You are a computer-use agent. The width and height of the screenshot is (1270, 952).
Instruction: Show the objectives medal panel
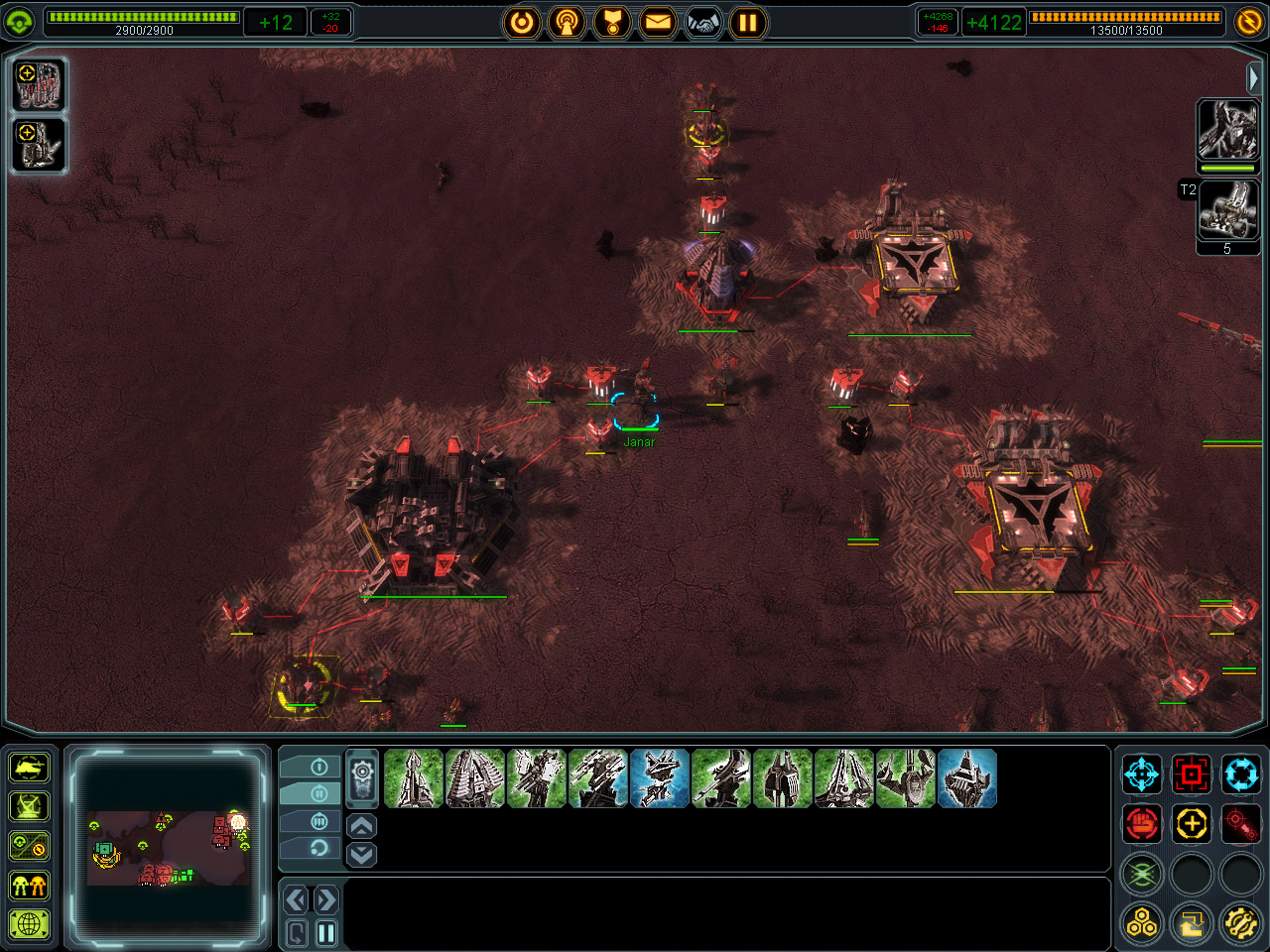(612, 22)
